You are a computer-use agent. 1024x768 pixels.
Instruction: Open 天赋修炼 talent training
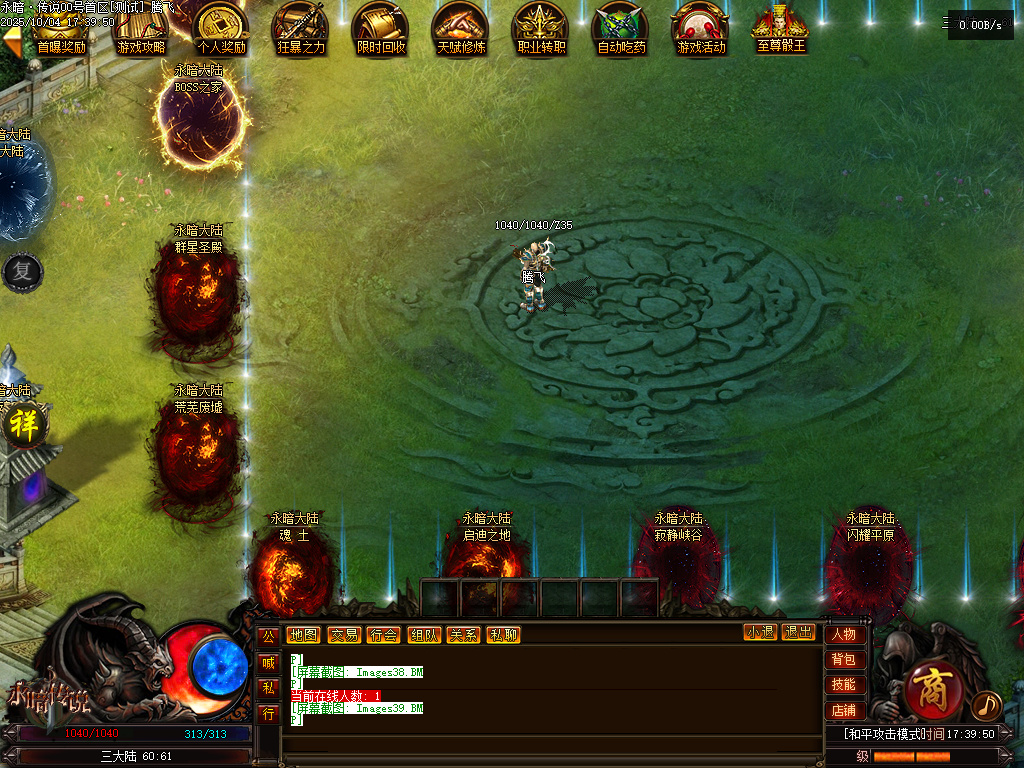point(461,28)
